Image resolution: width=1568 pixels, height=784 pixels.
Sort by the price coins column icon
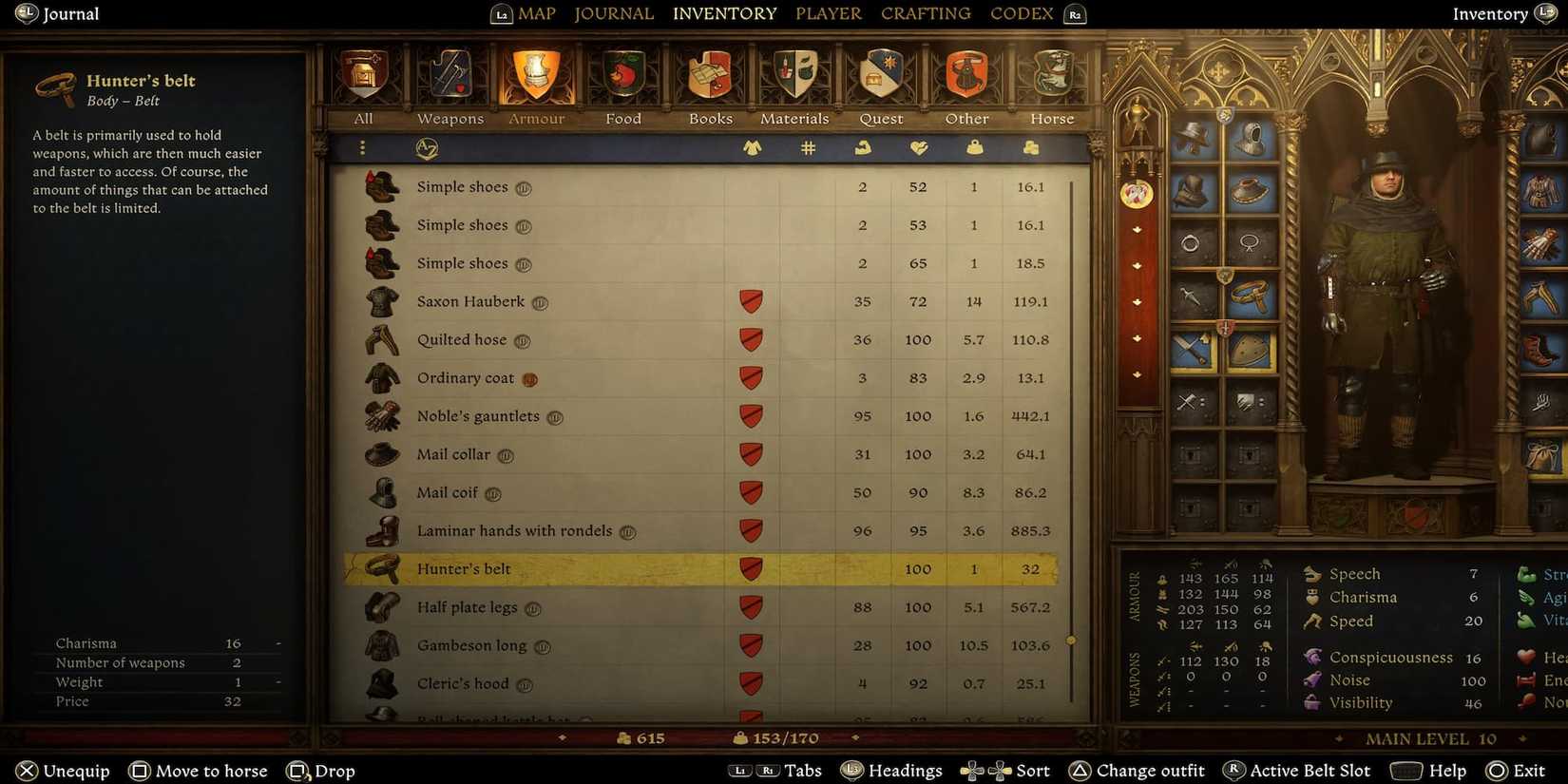[1031, 148]
